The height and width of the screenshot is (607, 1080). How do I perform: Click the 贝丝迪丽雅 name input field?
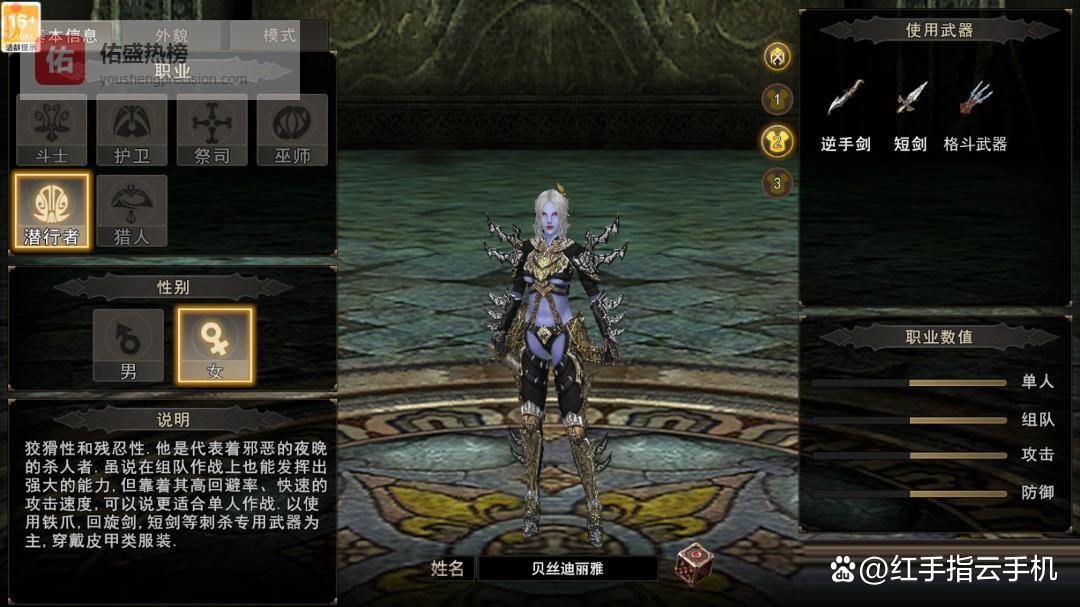[x=568, y=568]
